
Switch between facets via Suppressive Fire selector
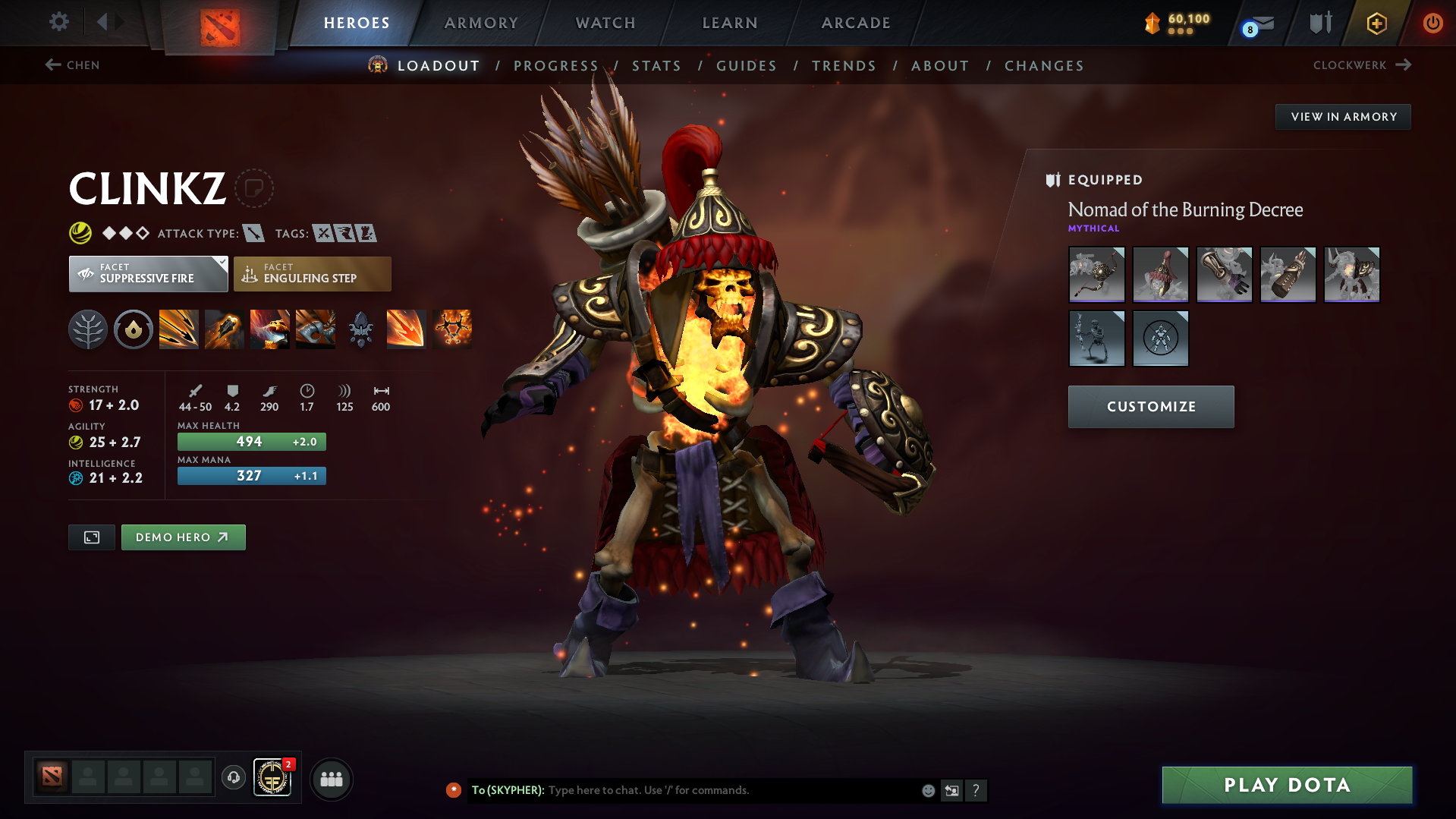[x=148, y=273]
